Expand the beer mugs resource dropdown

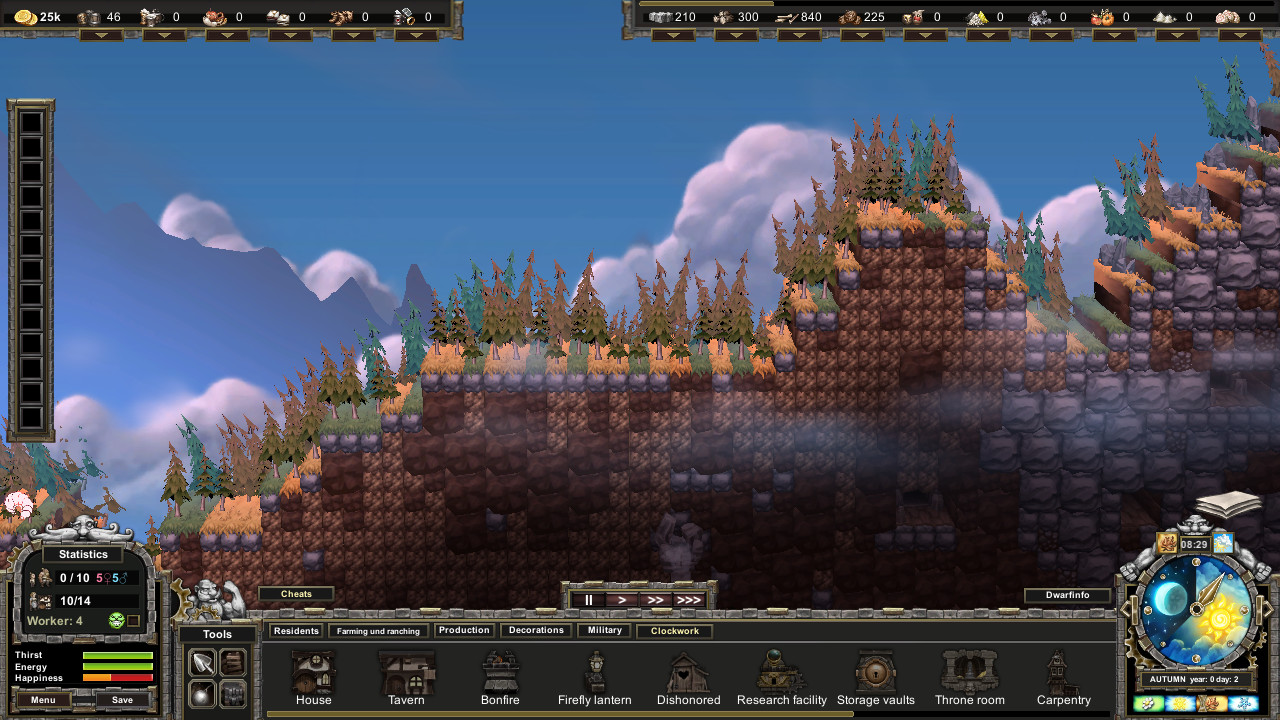pyautogui.click(x=102, y=34)
